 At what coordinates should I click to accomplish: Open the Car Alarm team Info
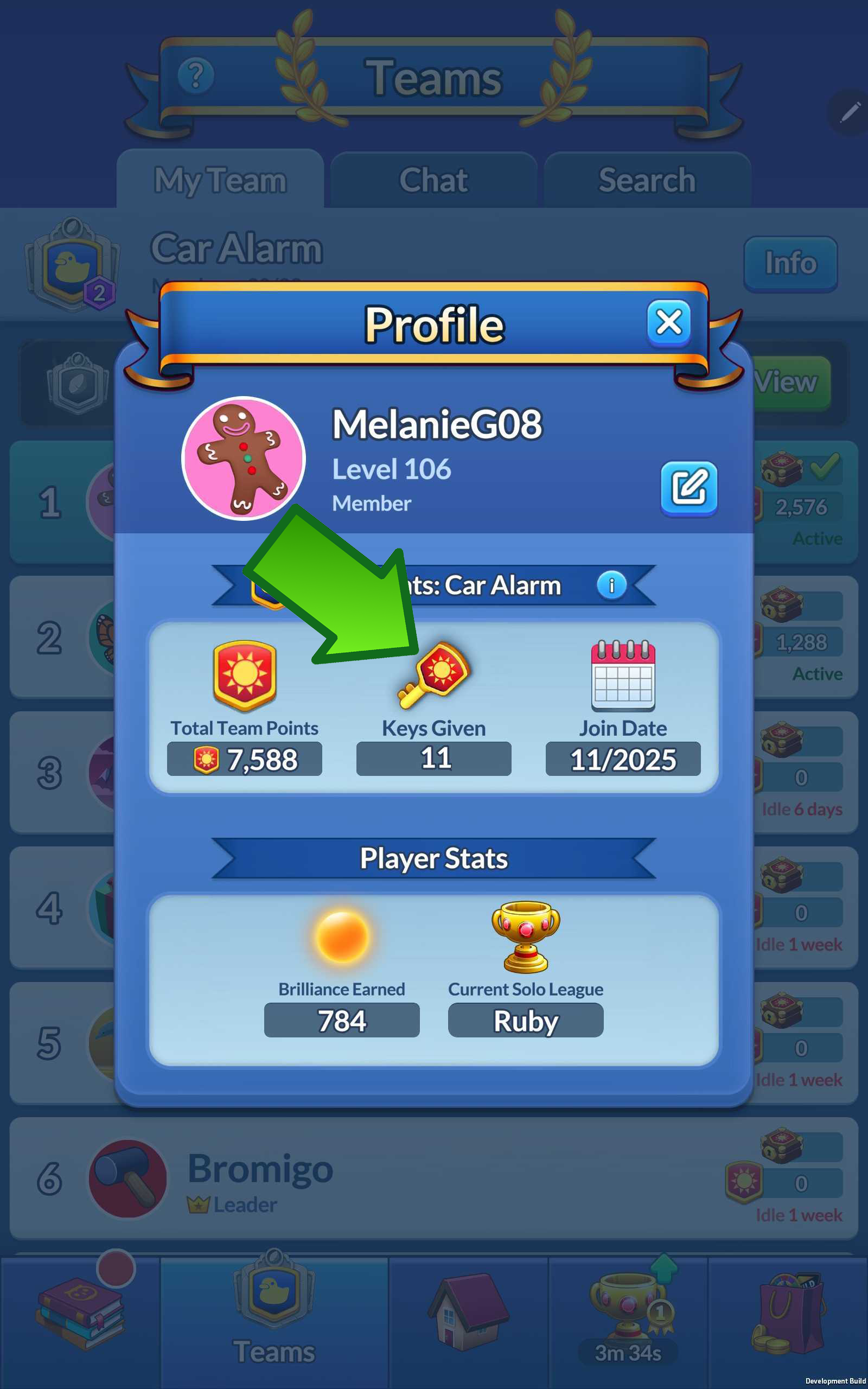tap(790, 264)
